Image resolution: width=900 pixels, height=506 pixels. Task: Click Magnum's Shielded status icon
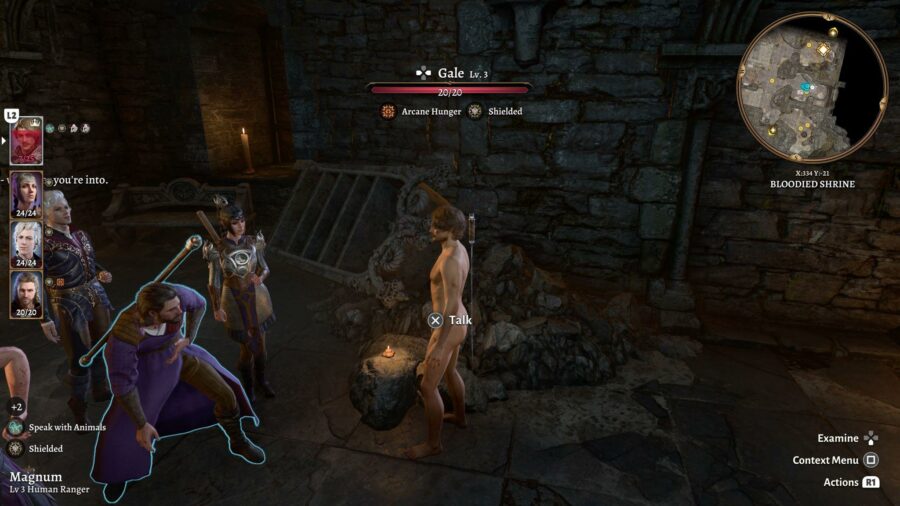coord(17,449)
